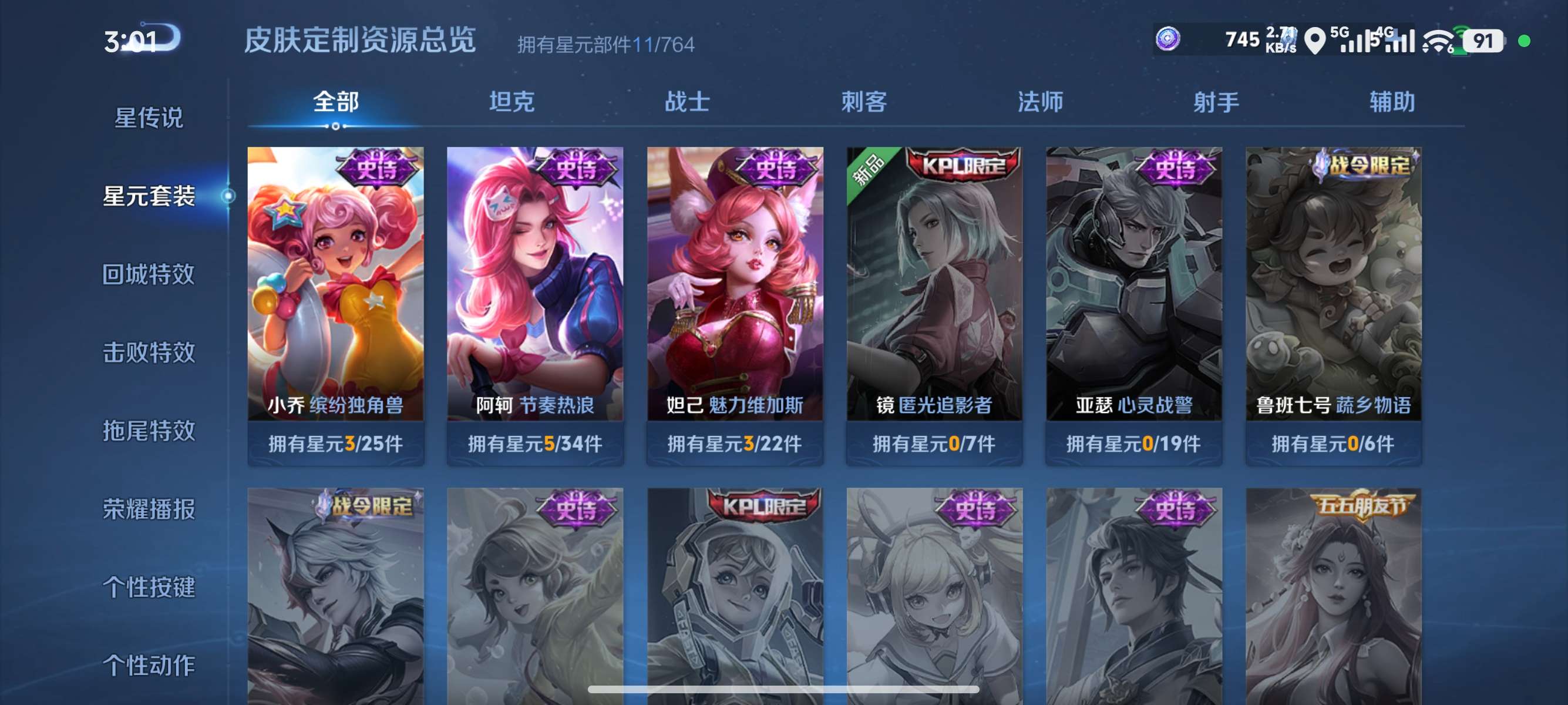This screenshot has height=705, width=1568.
Task: Switch to the 射手 filter
Action: (1214, 102)
